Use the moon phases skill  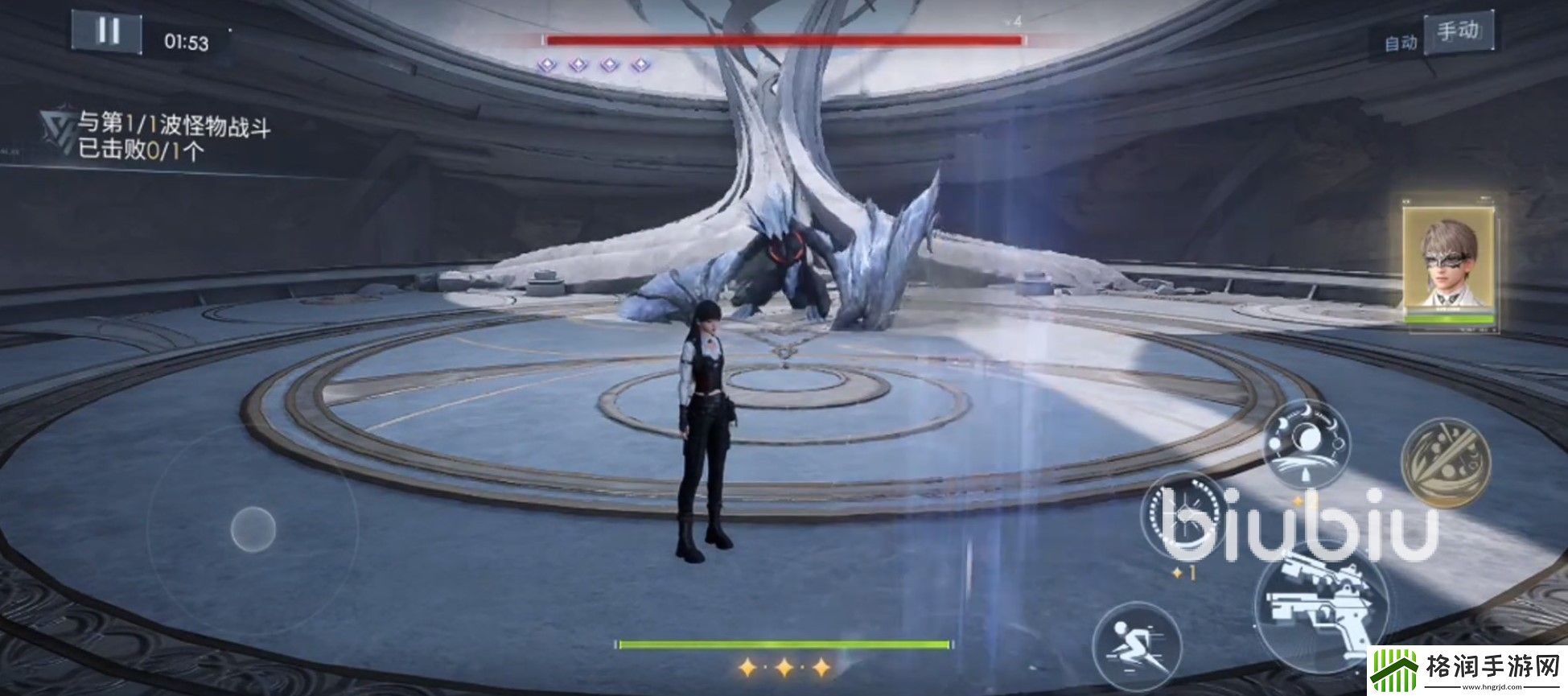1306,442
